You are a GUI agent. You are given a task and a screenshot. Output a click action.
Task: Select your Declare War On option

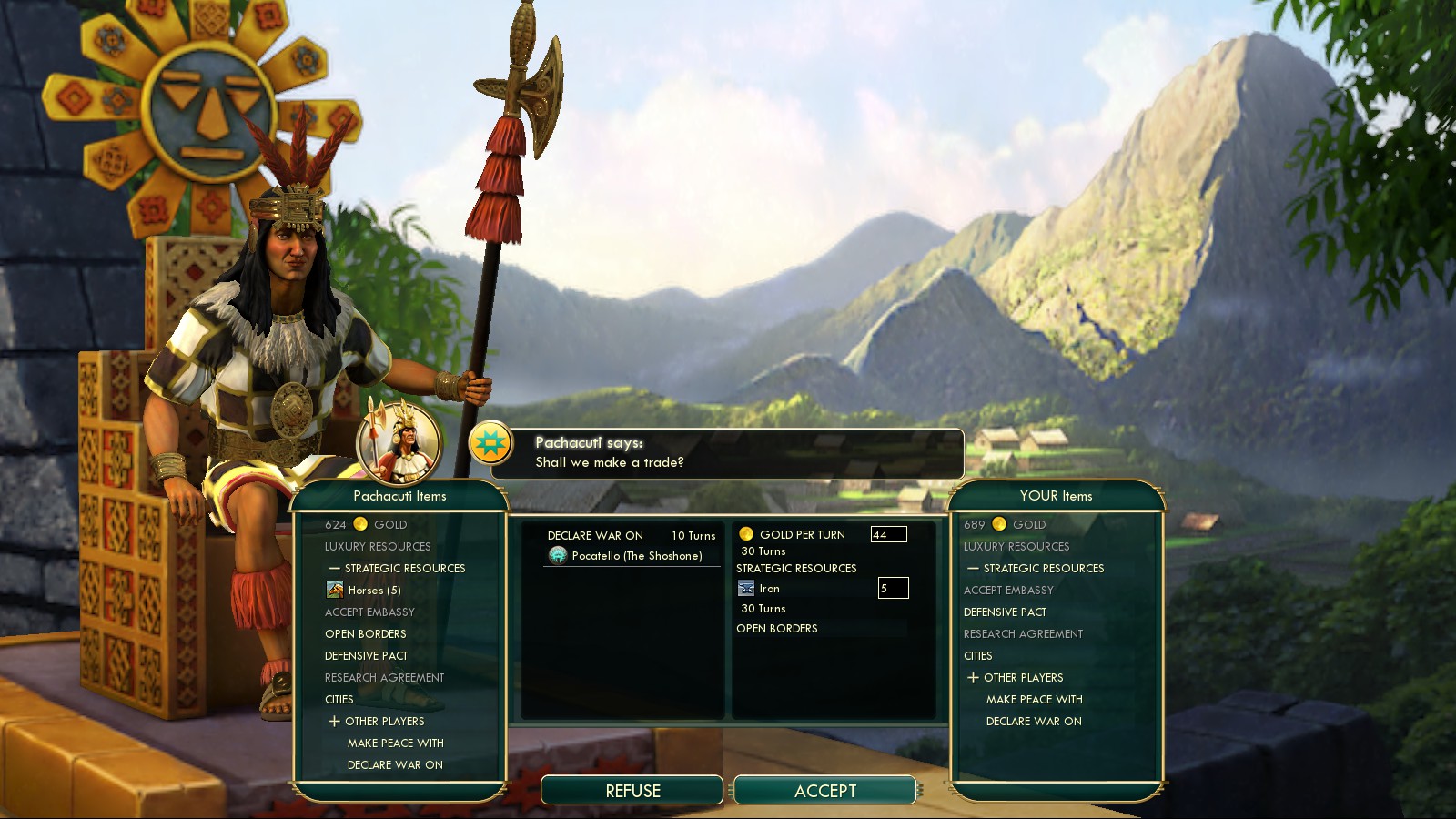tap(1034, 722)
